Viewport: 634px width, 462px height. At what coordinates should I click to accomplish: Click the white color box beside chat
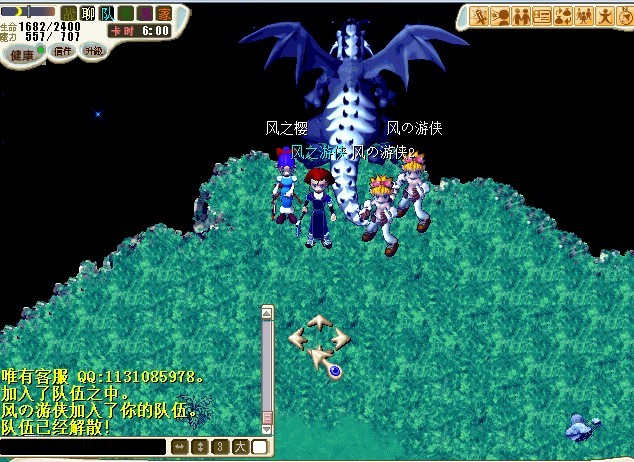(x=260, y=446)
